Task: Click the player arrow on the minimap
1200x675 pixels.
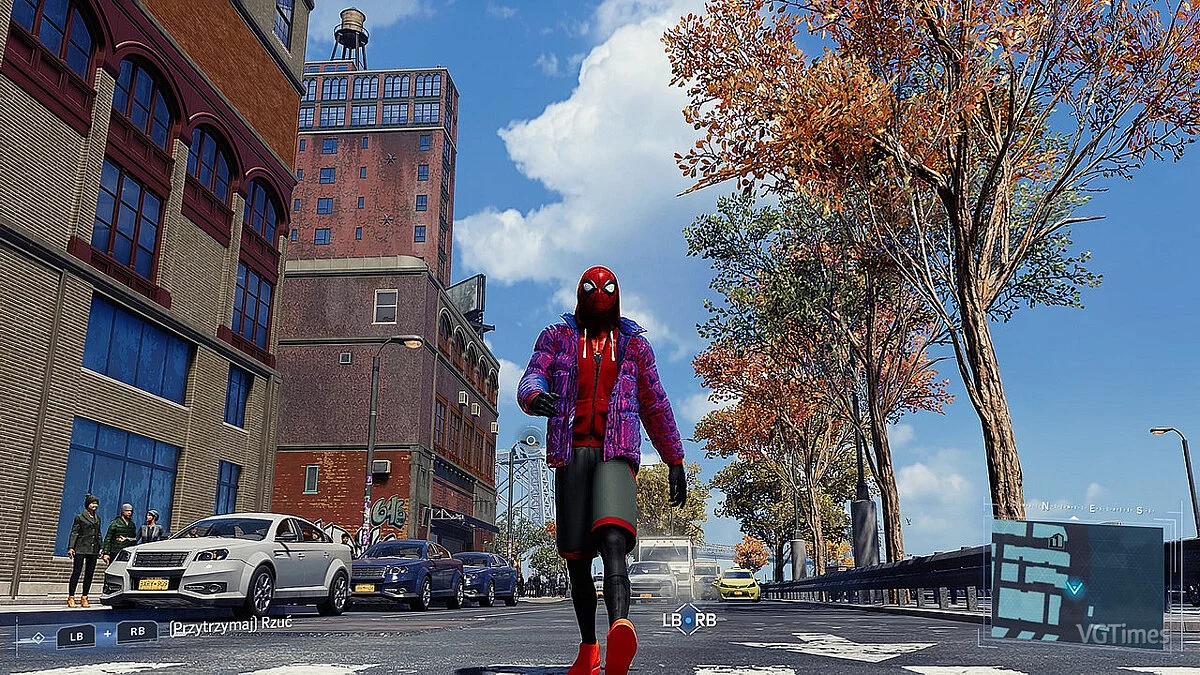Action: pyautogui.click(x=1073, y=587)
